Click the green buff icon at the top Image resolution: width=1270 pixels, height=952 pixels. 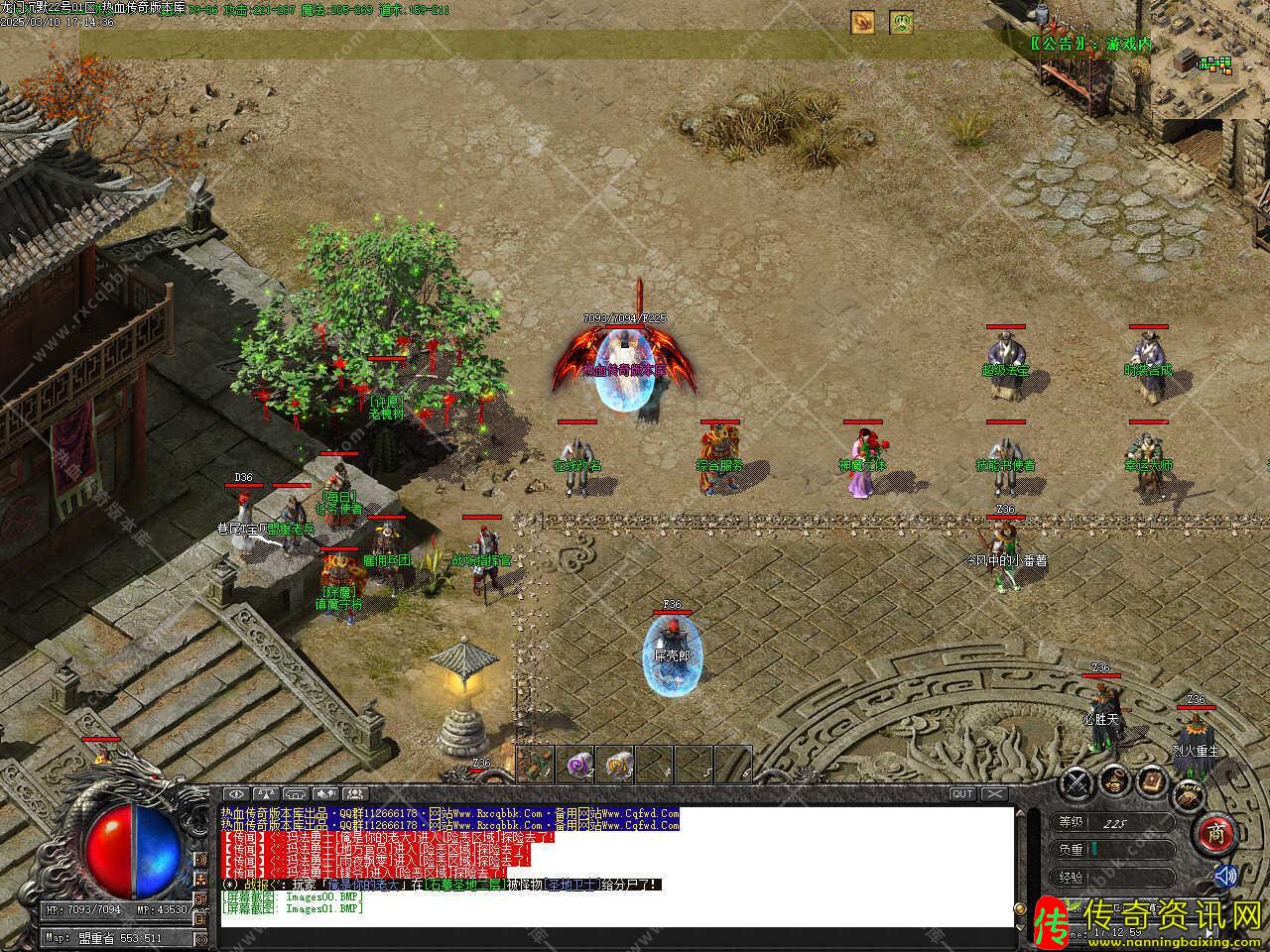901,22
